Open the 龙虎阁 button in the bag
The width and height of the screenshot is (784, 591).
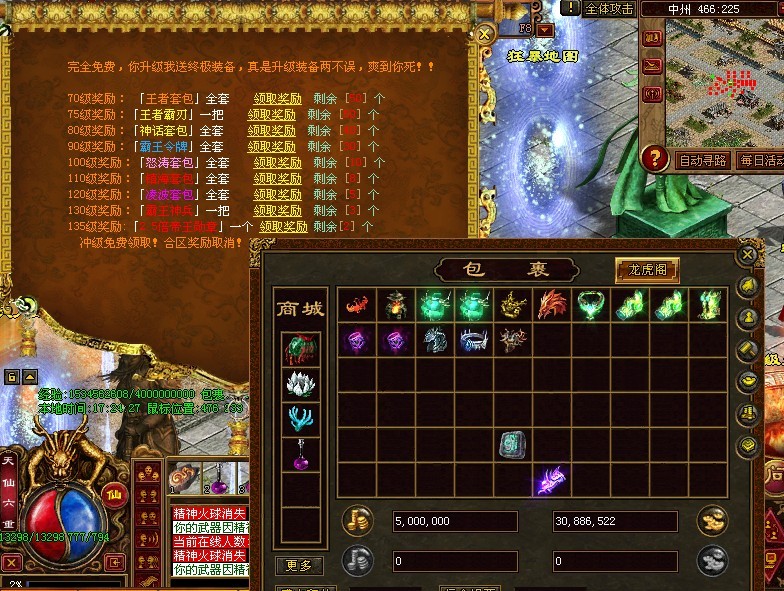(647, 270)
